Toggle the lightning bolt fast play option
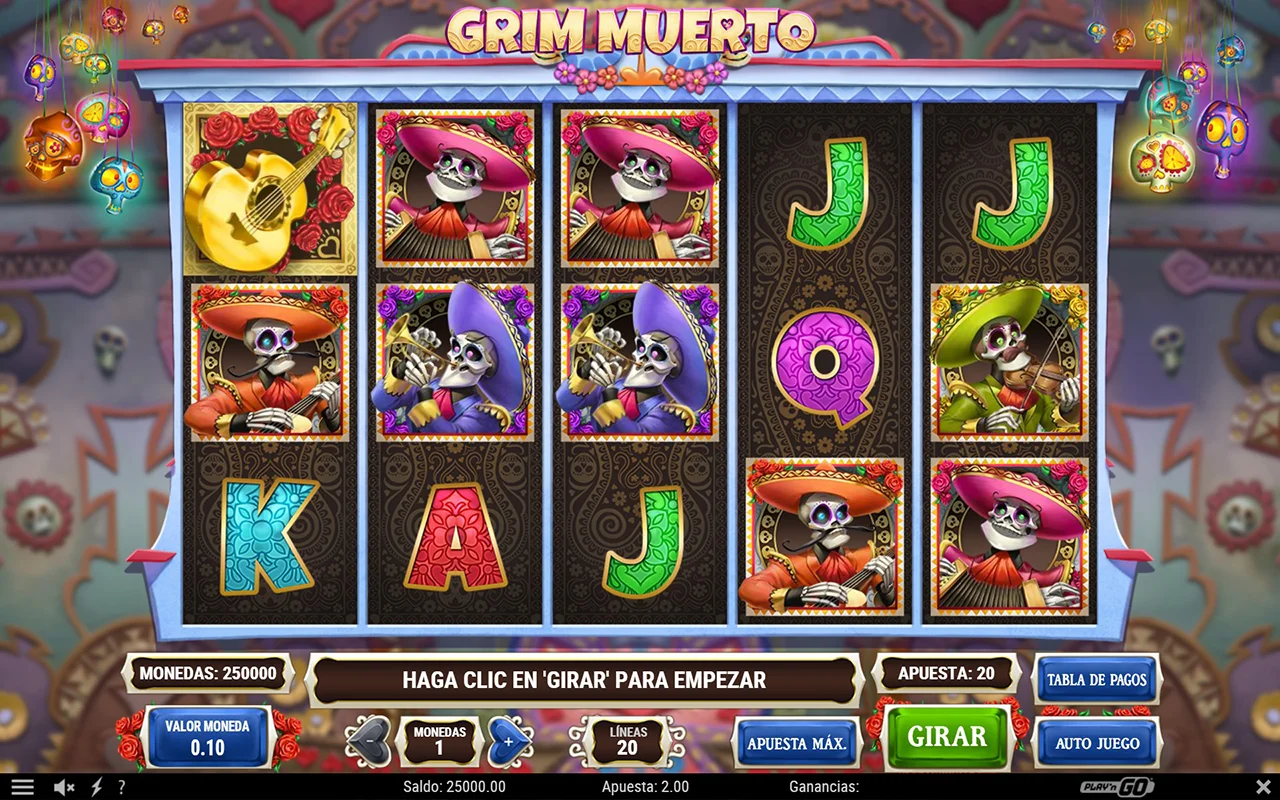 tap(96, 787)
